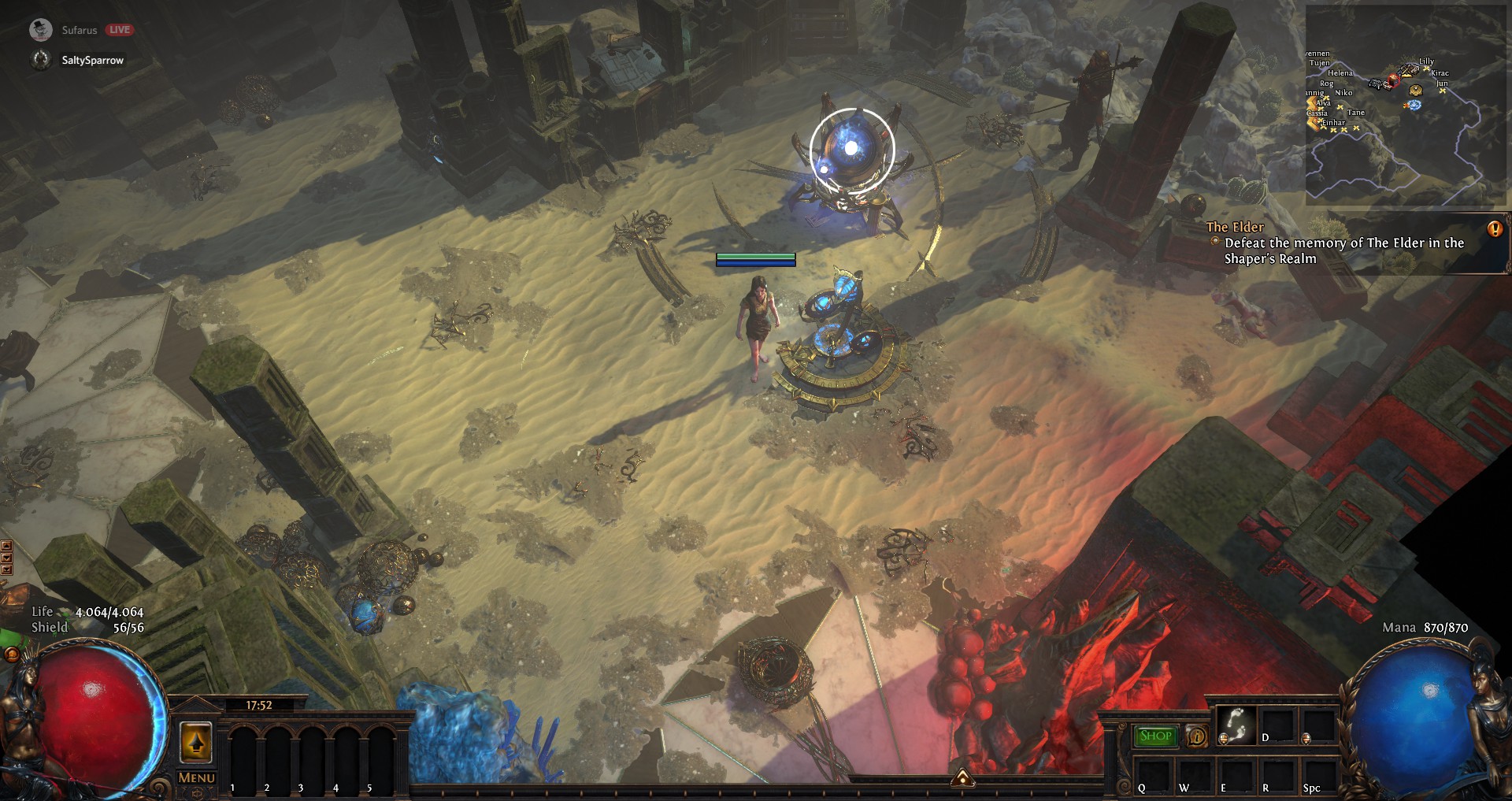
Task: Open the info speech-bubble icon
Action: (1197, 736)
